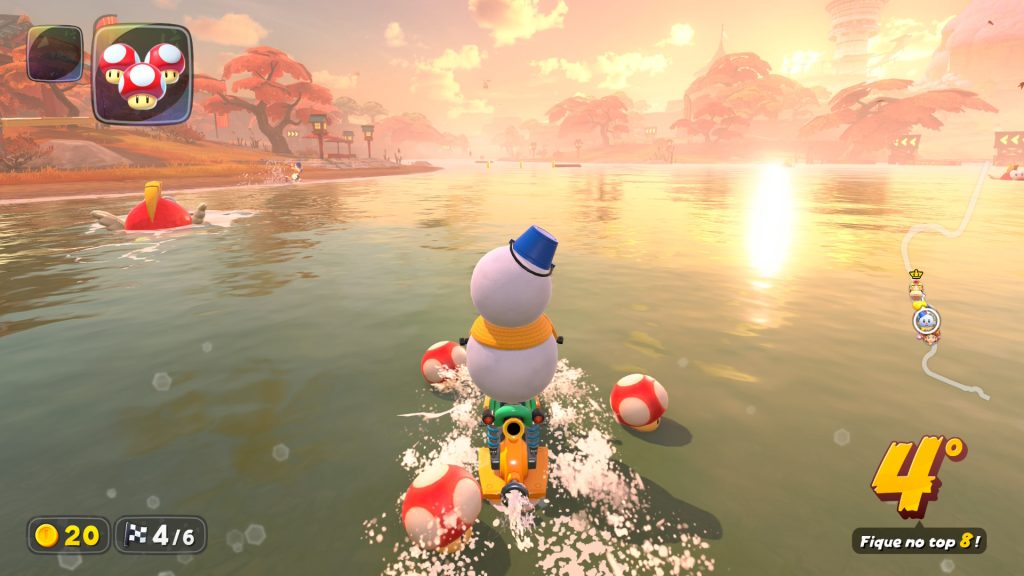Select the circled player marker on the minimap

point(926,320)
